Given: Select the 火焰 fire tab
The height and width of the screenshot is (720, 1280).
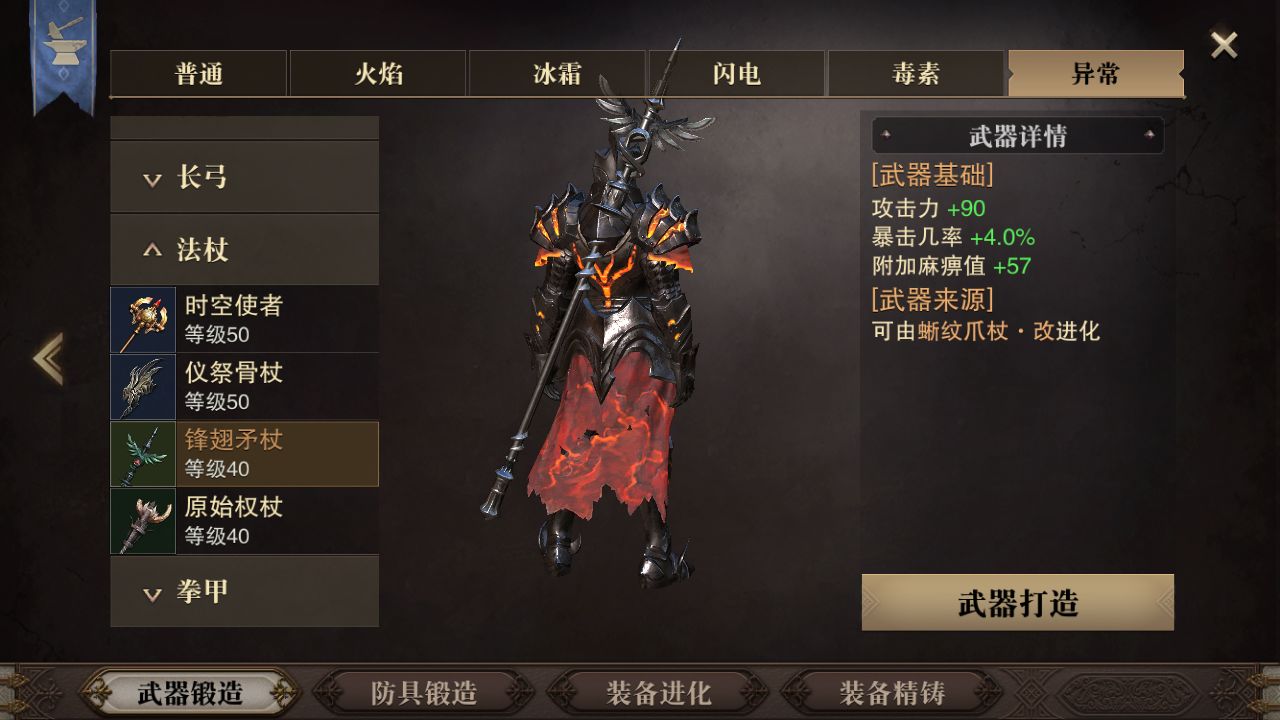Looking at the screenshot, I should 378,74.
